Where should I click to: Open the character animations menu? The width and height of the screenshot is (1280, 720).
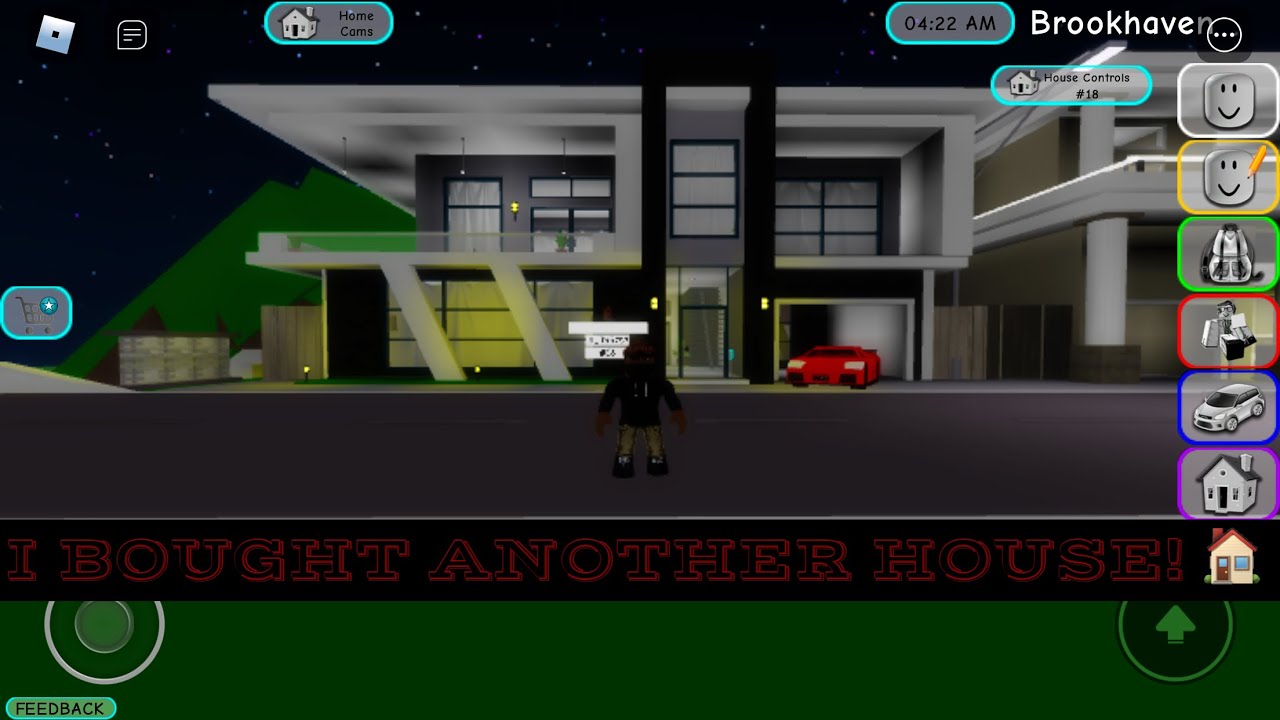tap(1228, 331)
